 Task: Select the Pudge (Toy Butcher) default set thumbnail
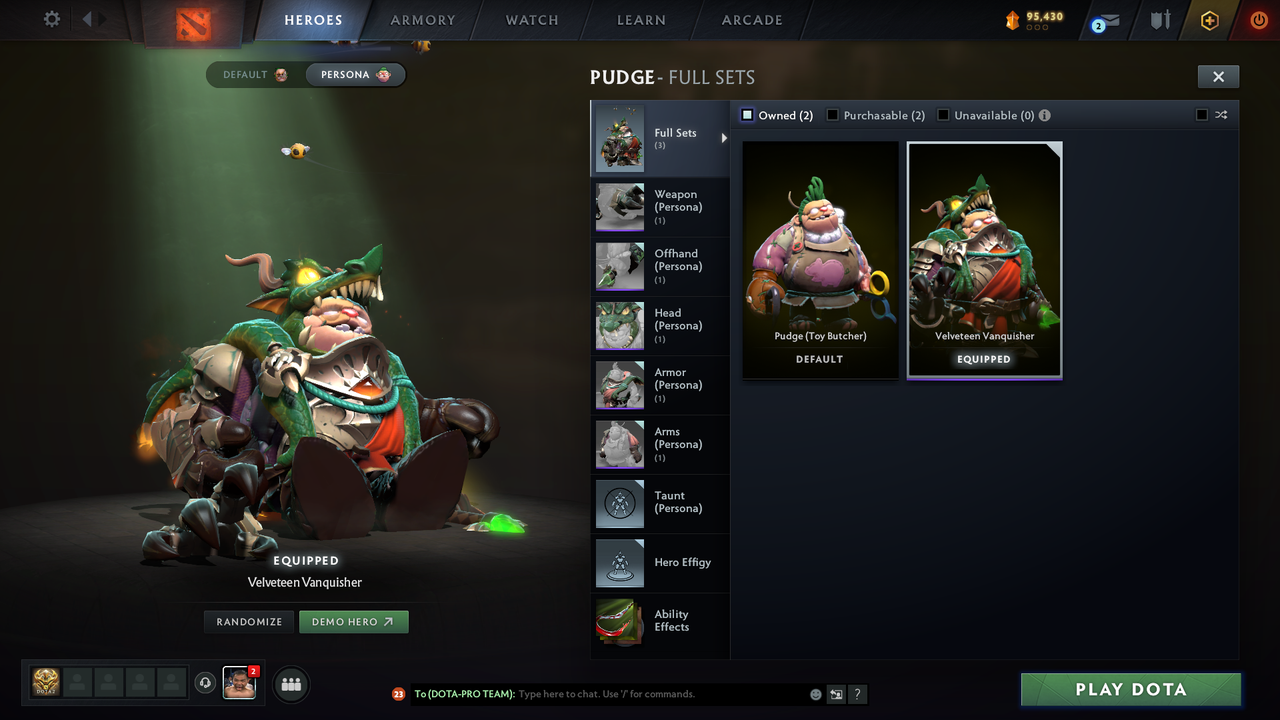pyautogui.click(x=819, y=250)
